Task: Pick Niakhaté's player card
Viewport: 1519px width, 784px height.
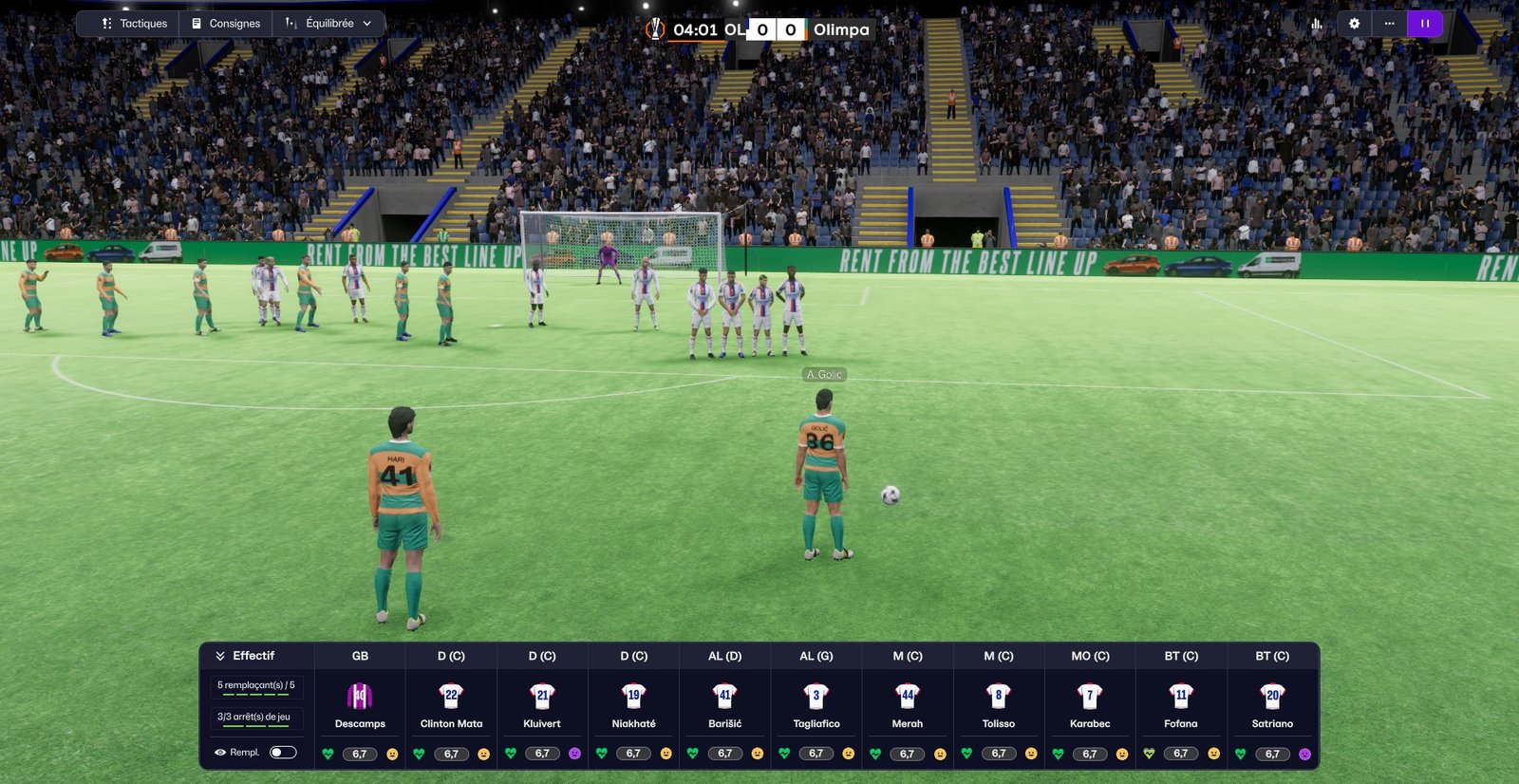Action: 633,705
